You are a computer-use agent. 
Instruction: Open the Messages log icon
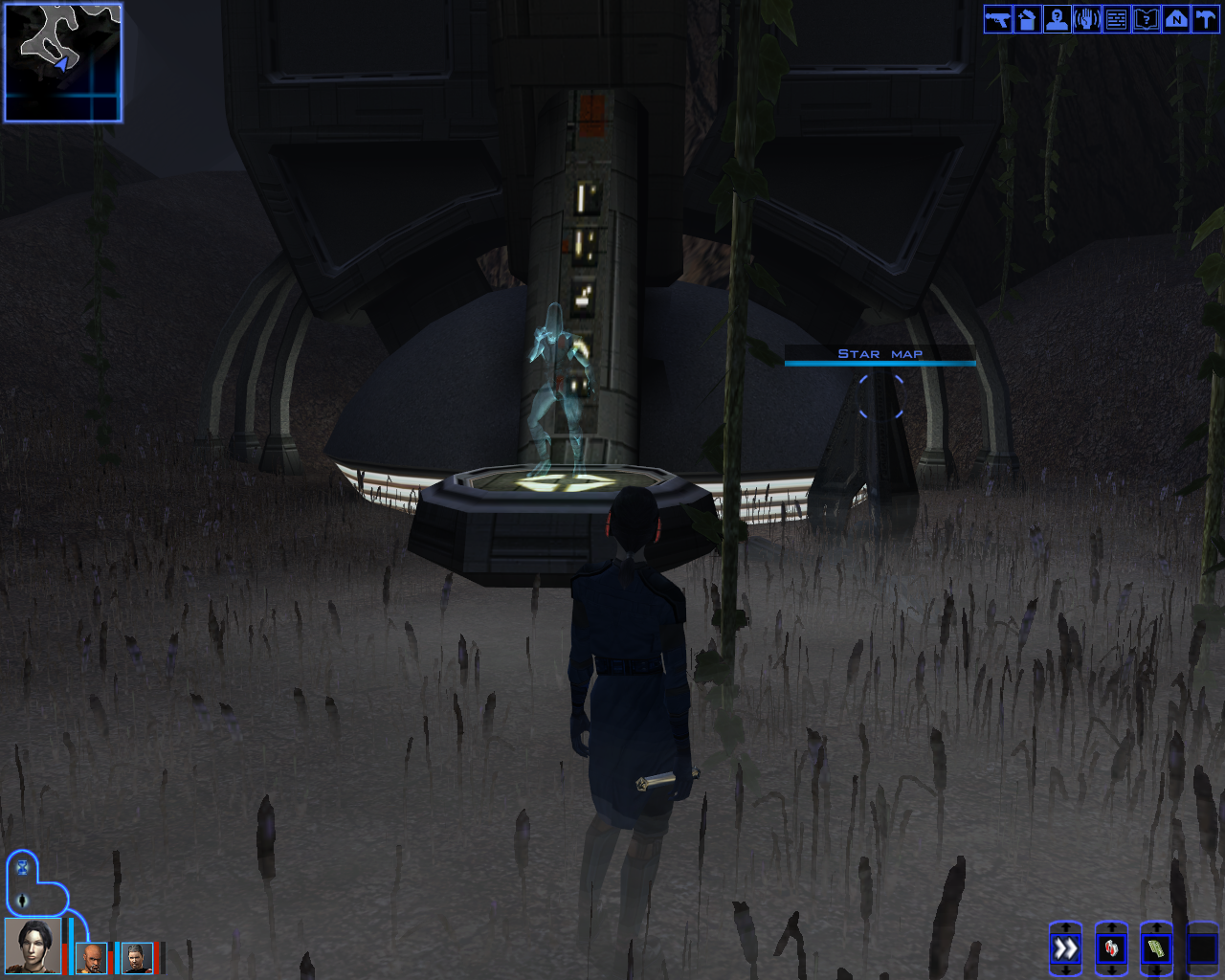tap(1115, 19)
